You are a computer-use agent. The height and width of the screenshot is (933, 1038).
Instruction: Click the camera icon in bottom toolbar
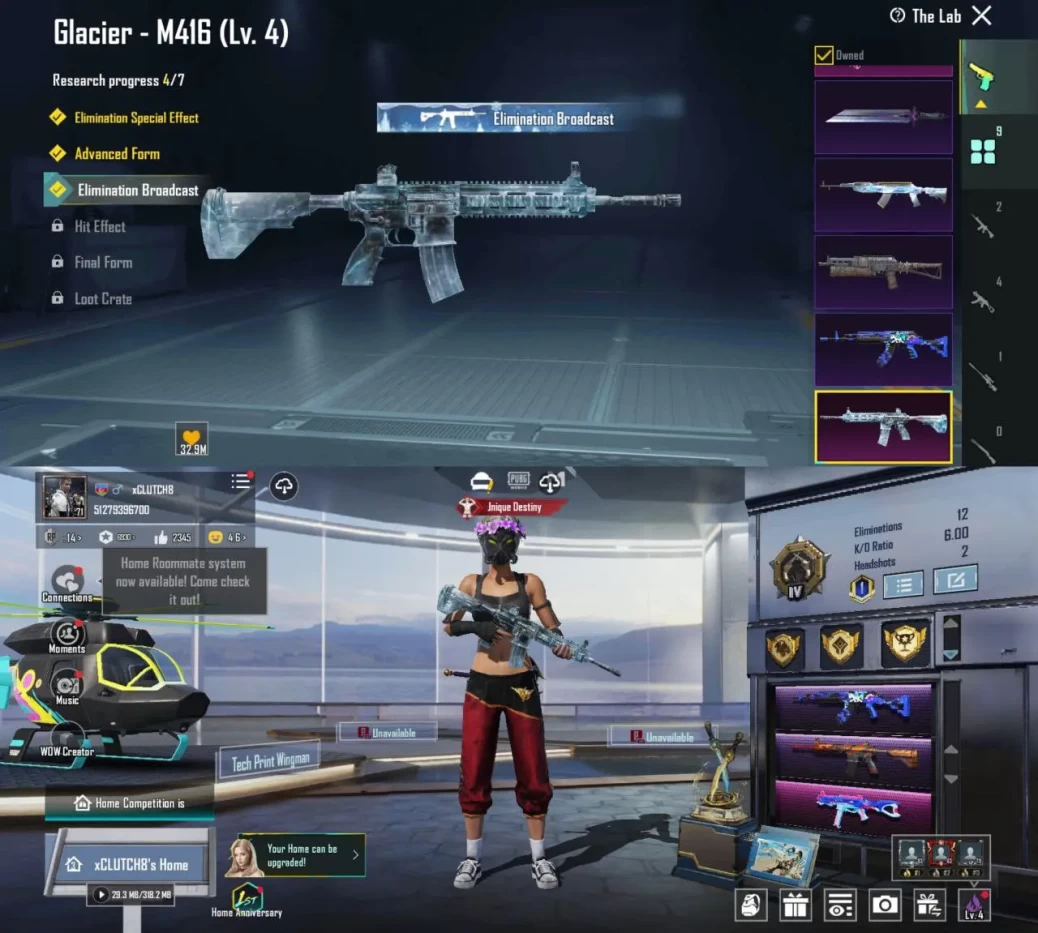point(885,905)
